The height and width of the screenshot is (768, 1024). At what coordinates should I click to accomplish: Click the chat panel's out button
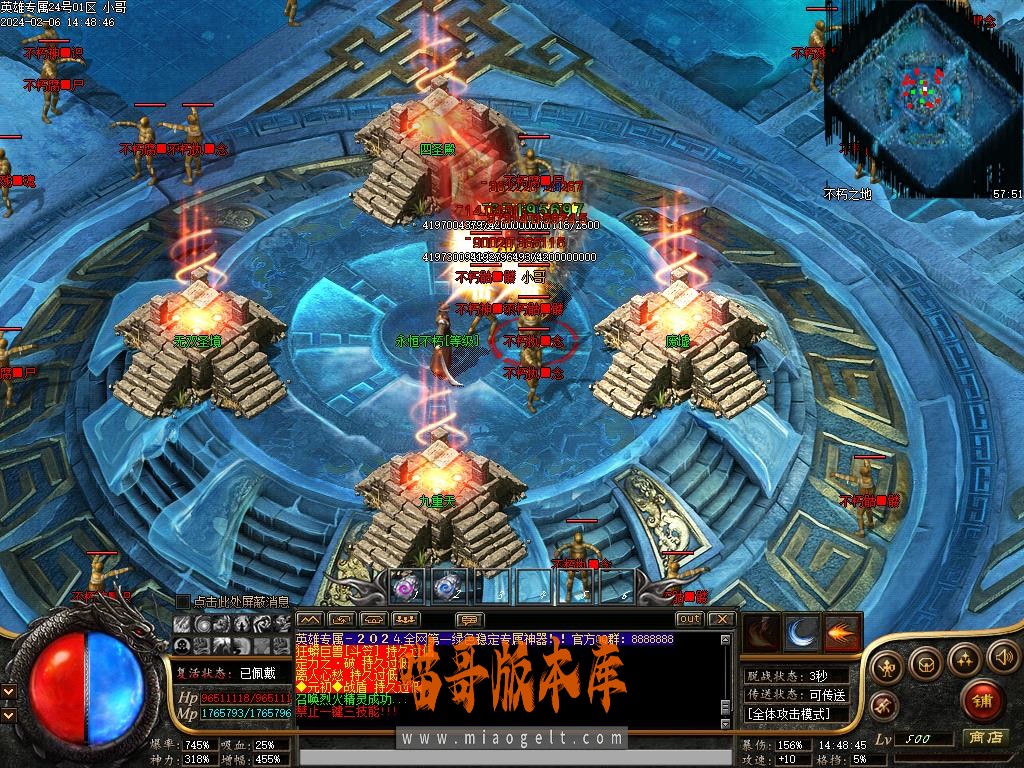point(689,619)
